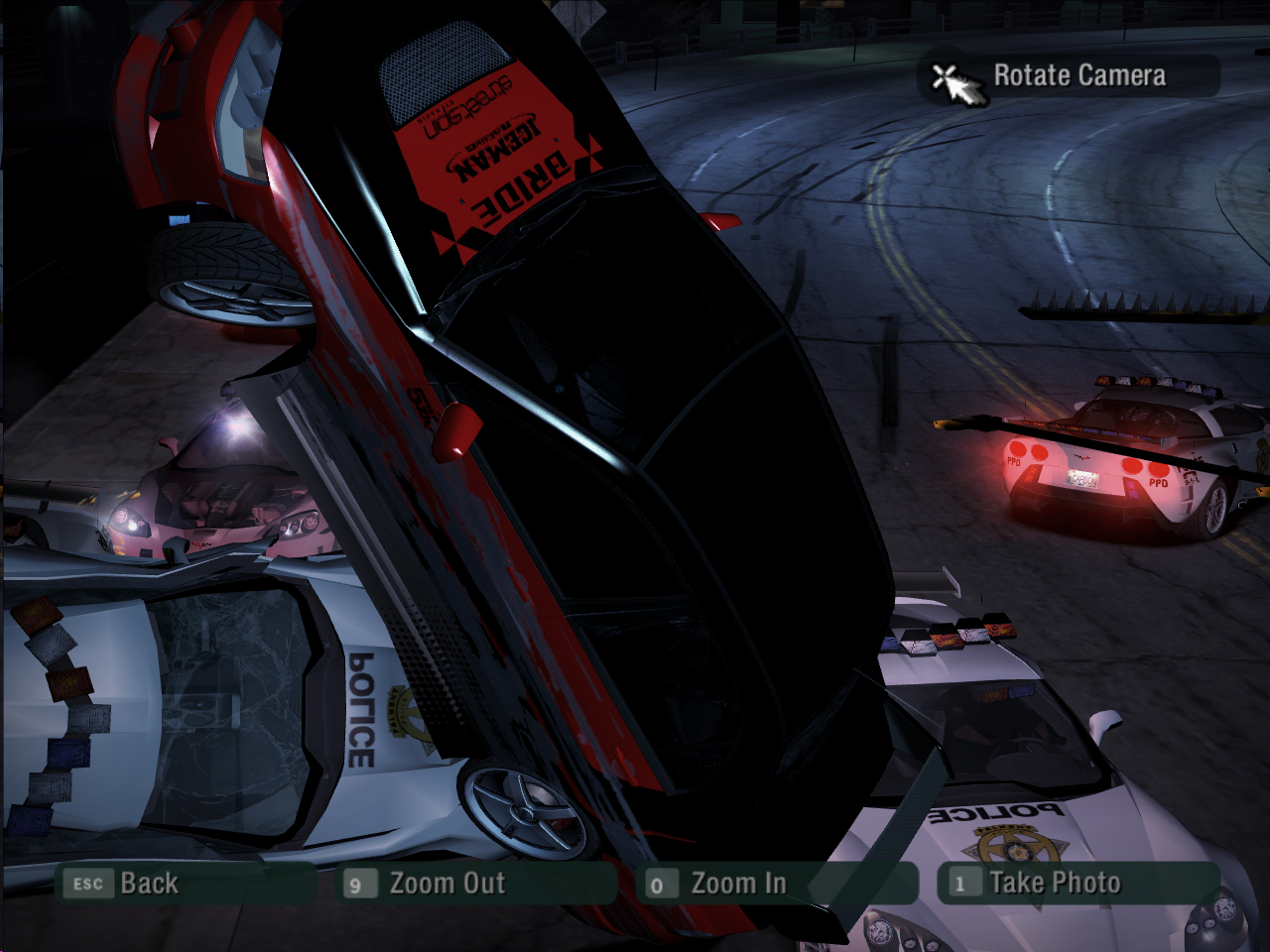Click the Back button
Viewport: 1270px width, 952px height.
pos(149,884)
